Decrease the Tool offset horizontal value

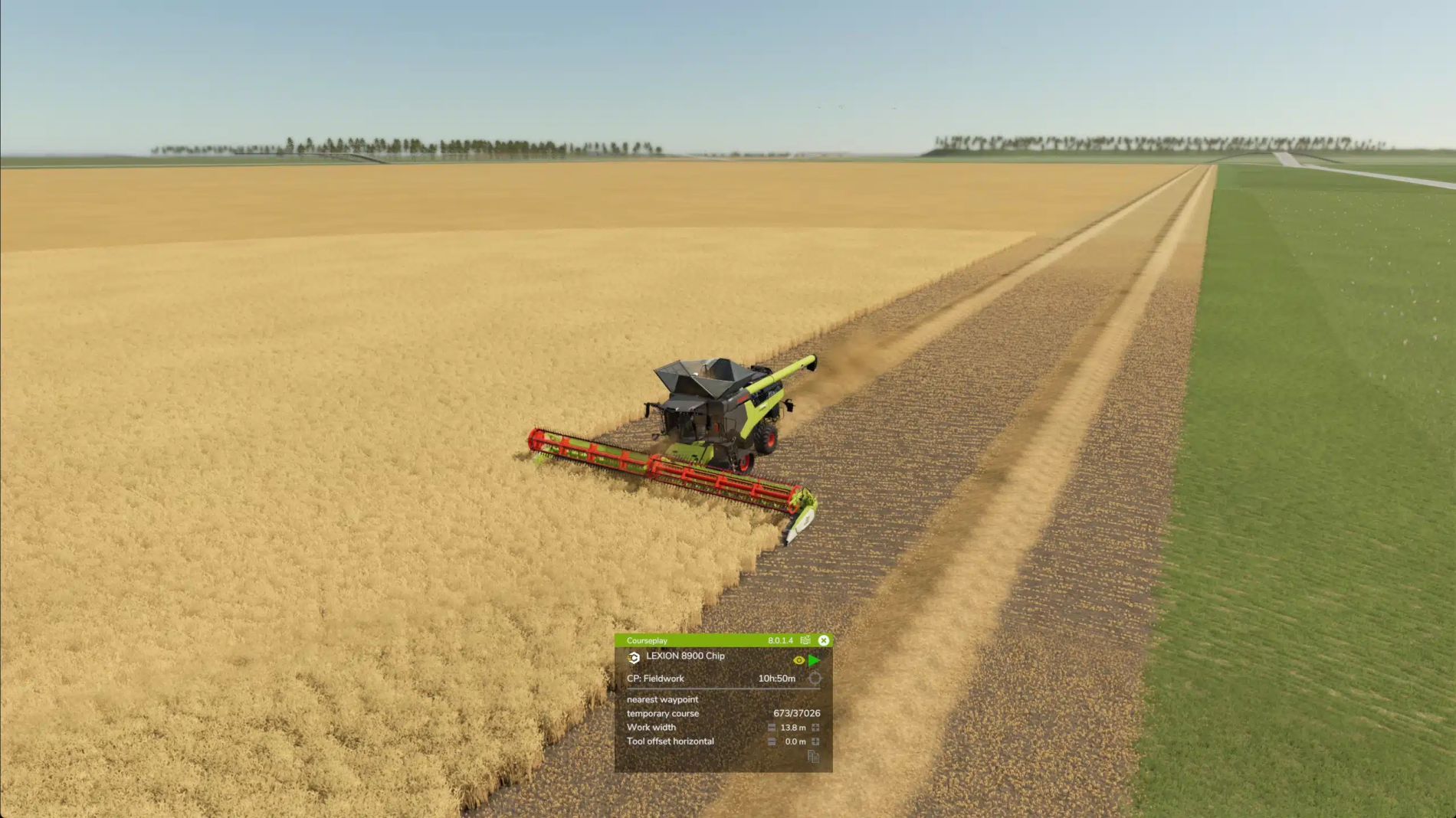[x=772, y=741]
